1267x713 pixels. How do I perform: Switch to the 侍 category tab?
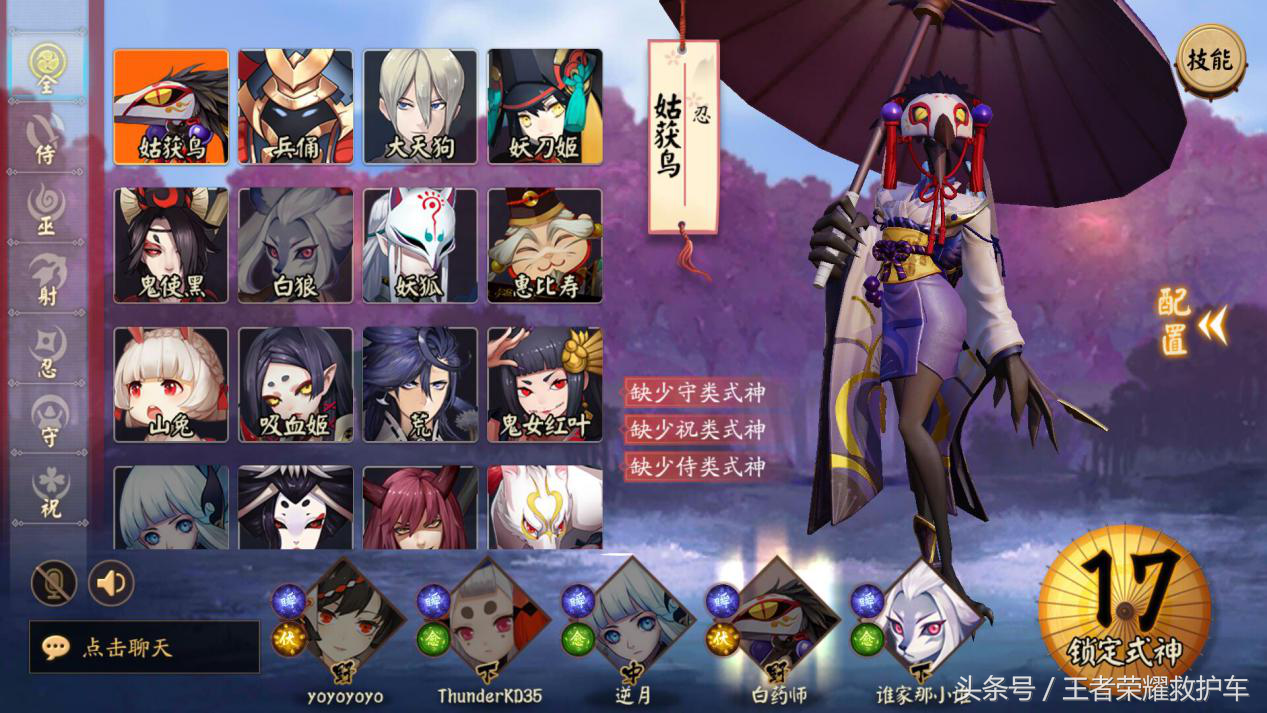tap(48, 136)
